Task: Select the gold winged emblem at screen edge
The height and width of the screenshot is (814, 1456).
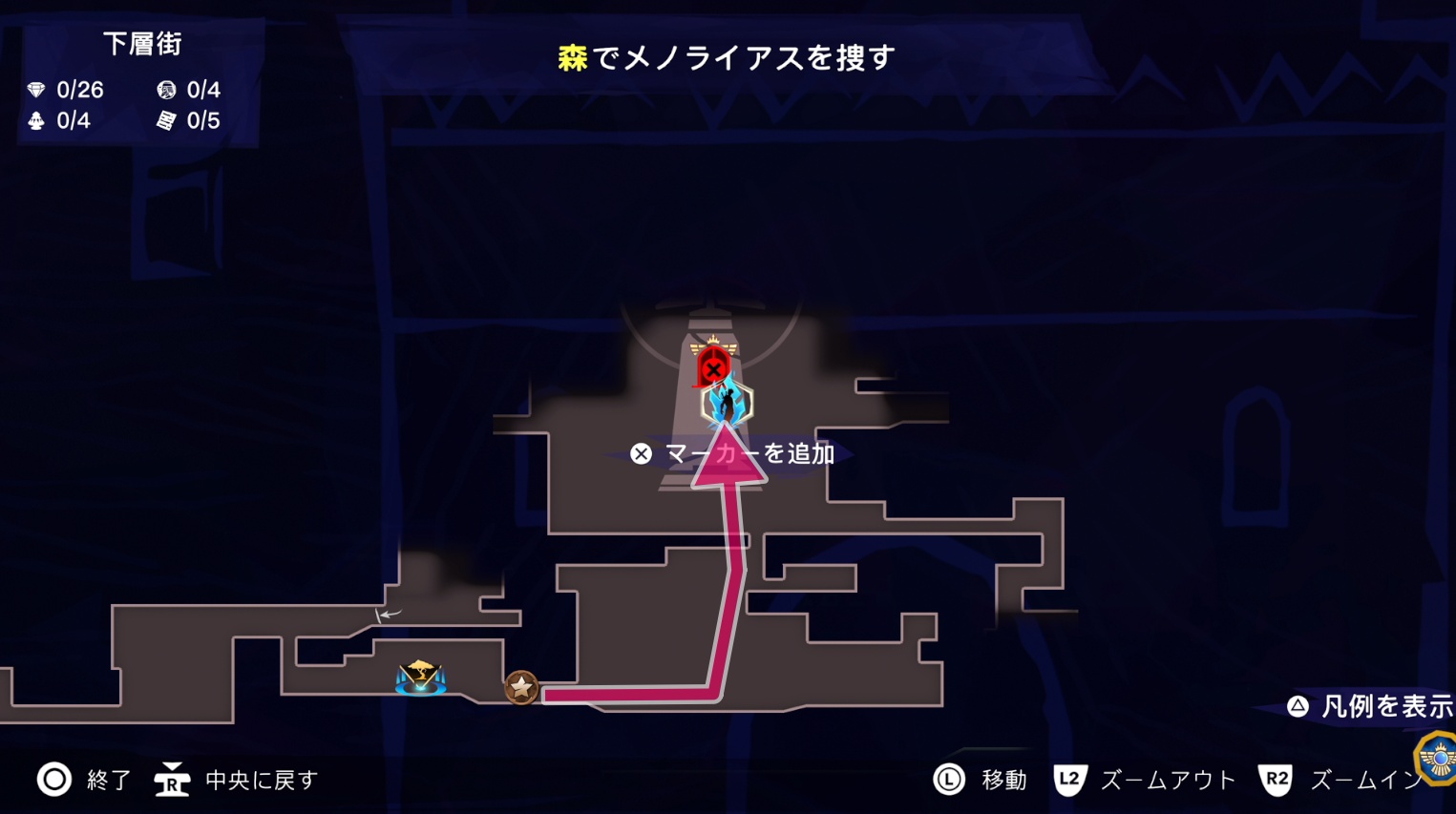Action: pos(1438,759)
